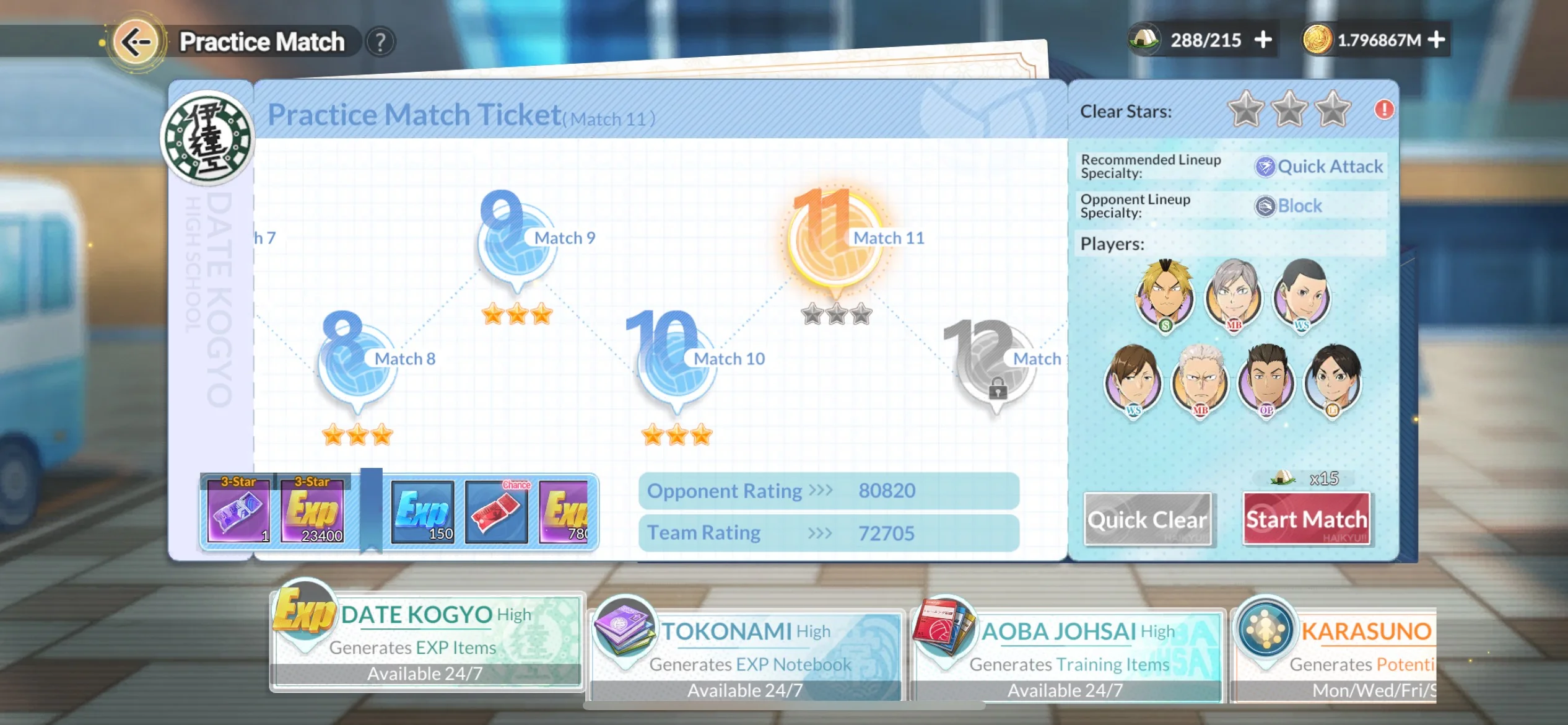Use the Quick Clear button
Screen dimensions: 1568x725
tap(1148, 519)
